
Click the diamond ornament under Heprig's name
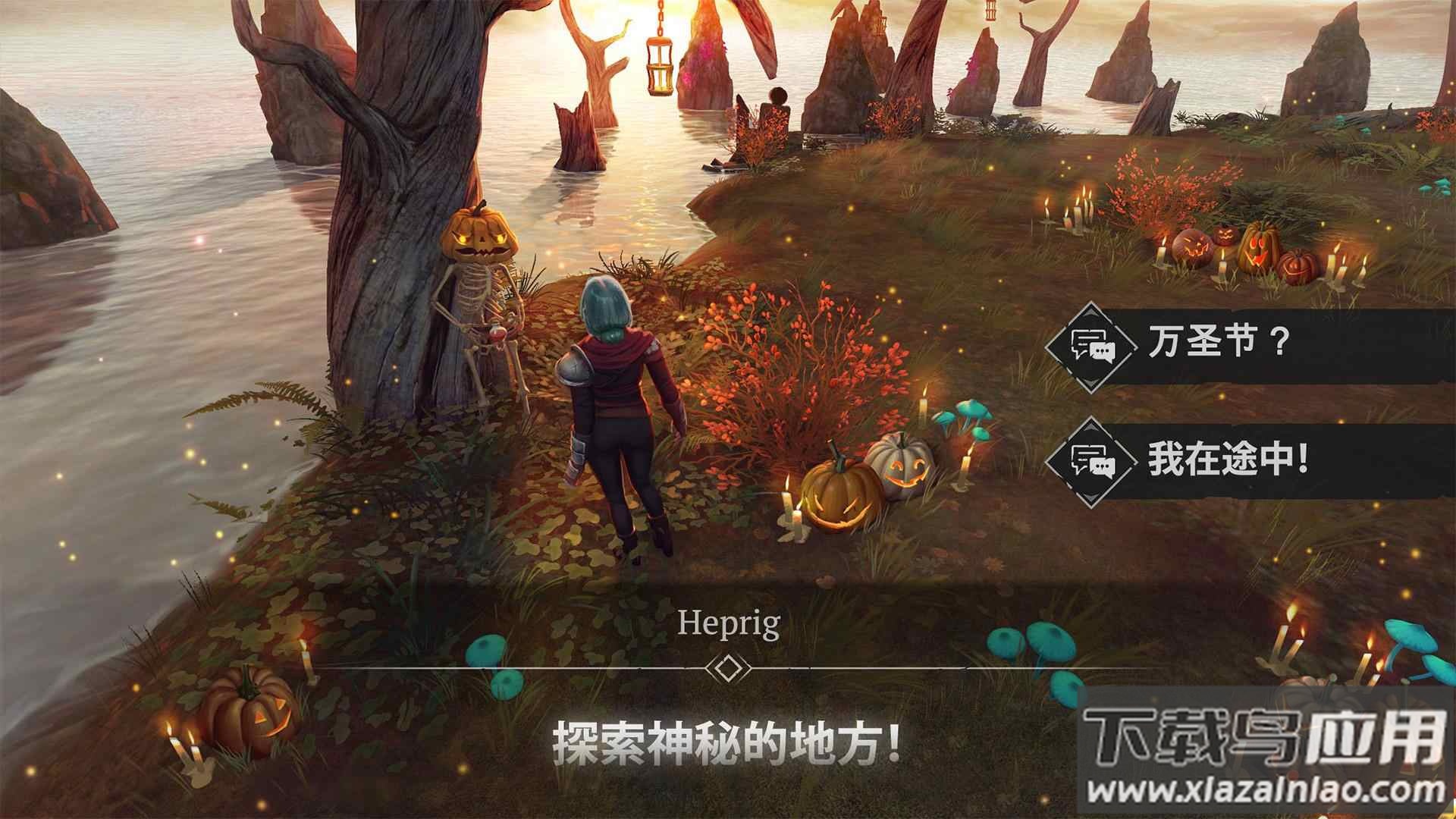click(730, 667)
